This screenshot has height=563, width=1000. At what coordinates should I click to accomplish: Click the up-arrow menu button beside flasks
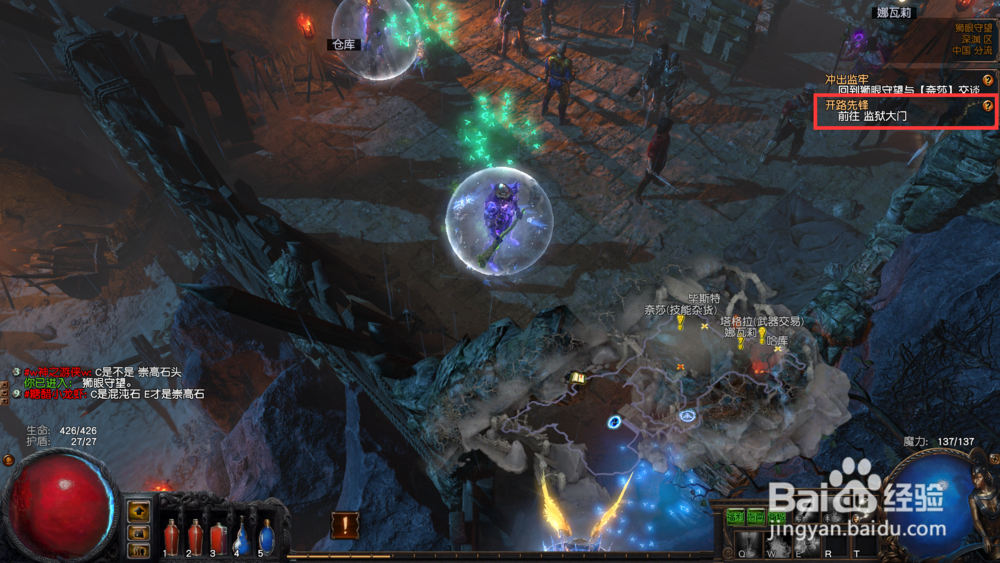[138, 509]
